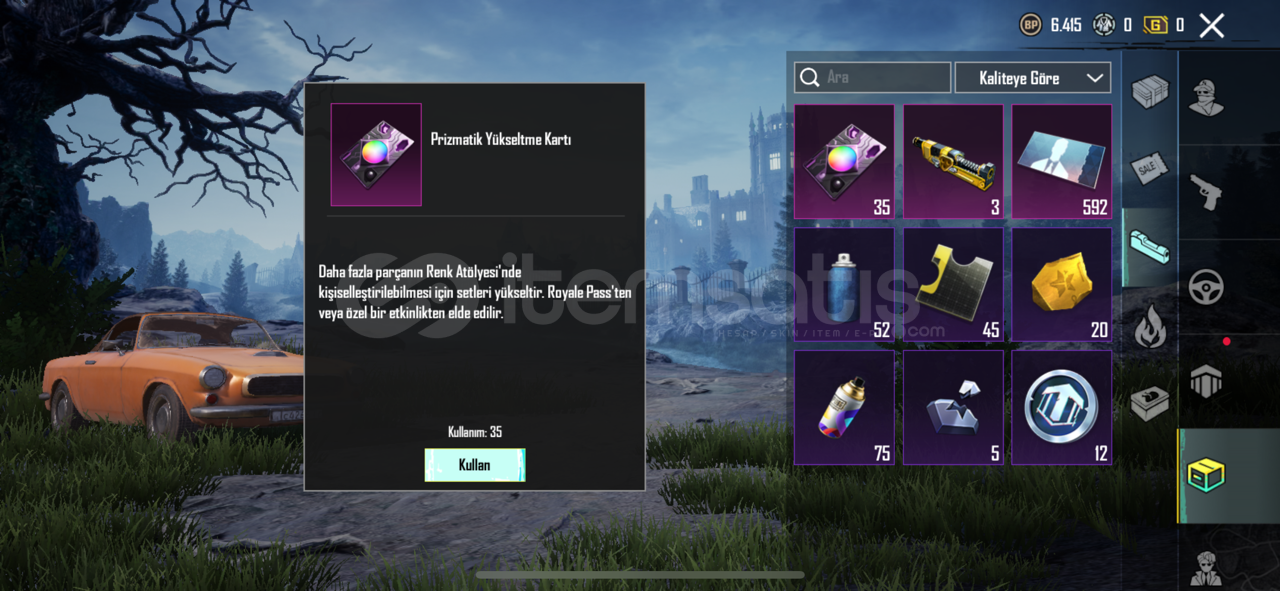This screenshot has height=591, width=1280.
Task: Open the character outfit category
Action: [x=1207, y=97]
